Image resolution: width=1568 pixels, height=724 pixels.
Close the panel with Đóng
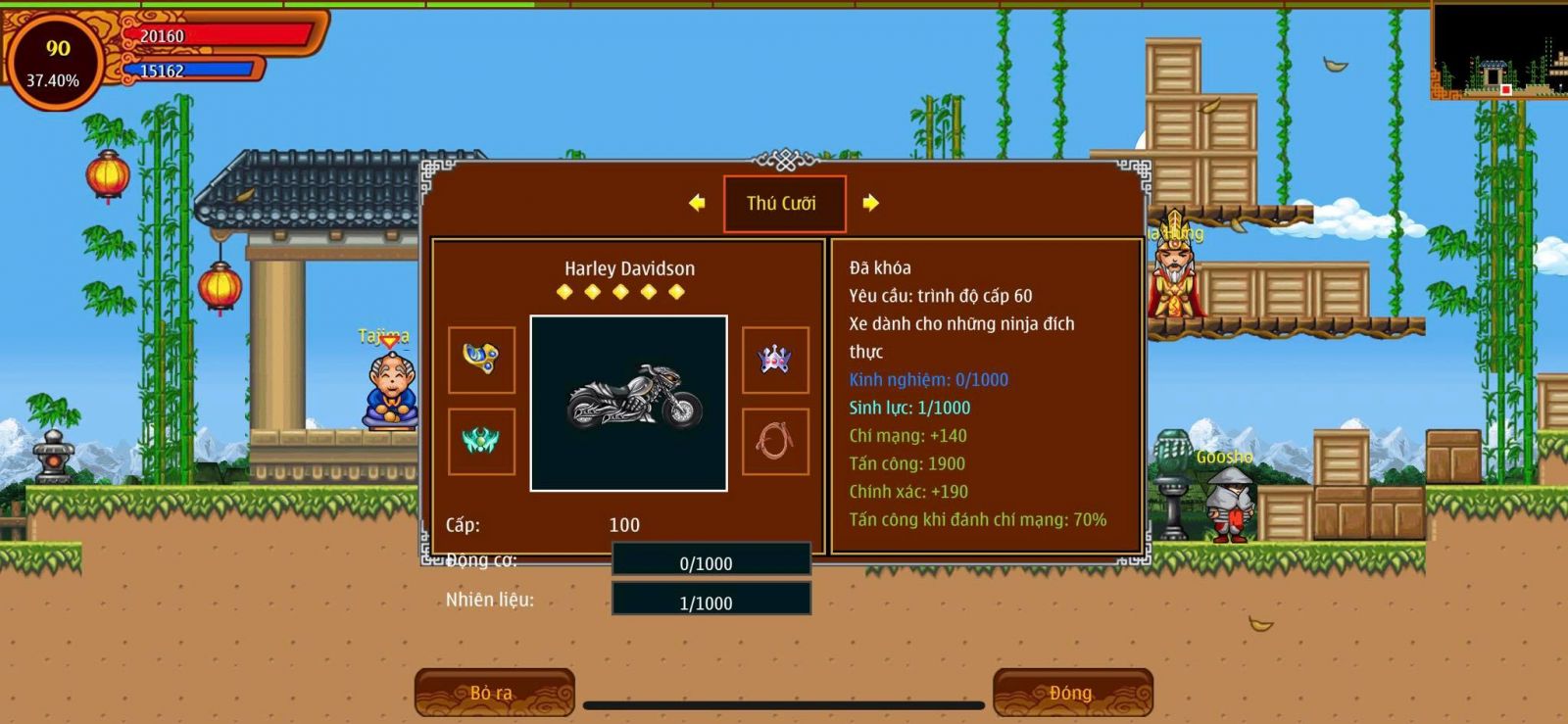1072,693
